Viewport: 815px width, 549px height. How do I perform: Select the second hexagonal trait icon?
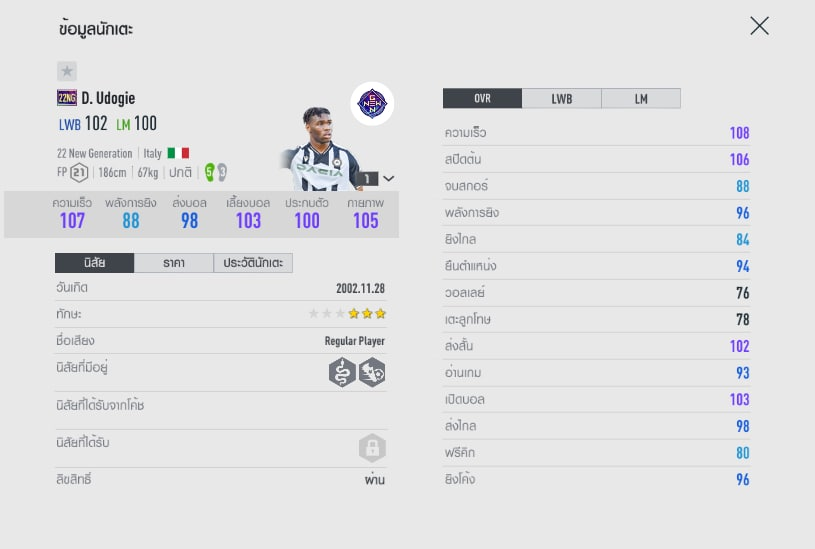click(x=372, y=373)
